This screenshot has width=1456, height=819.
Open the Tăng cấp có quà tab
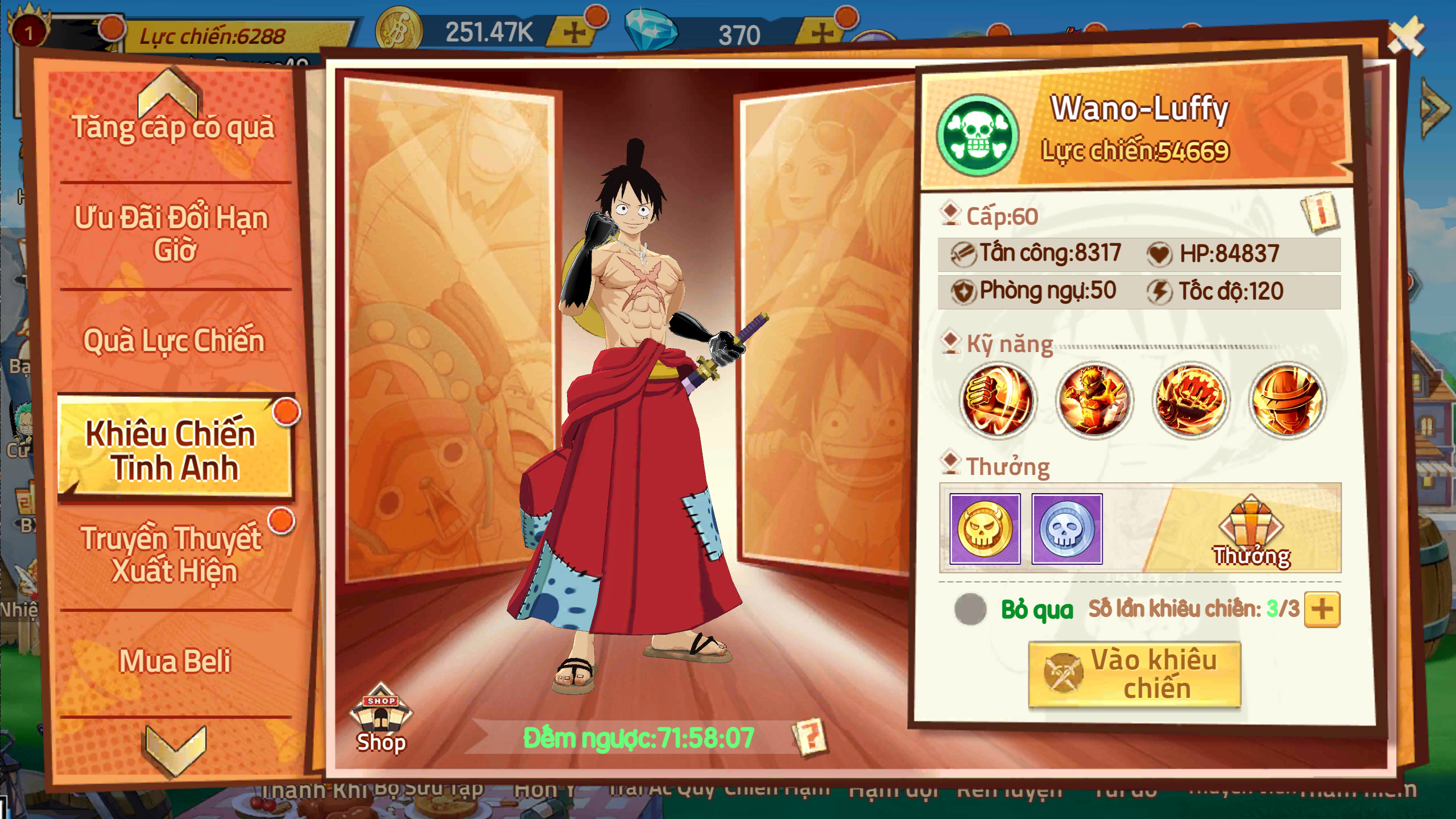[x=173, y=126]
